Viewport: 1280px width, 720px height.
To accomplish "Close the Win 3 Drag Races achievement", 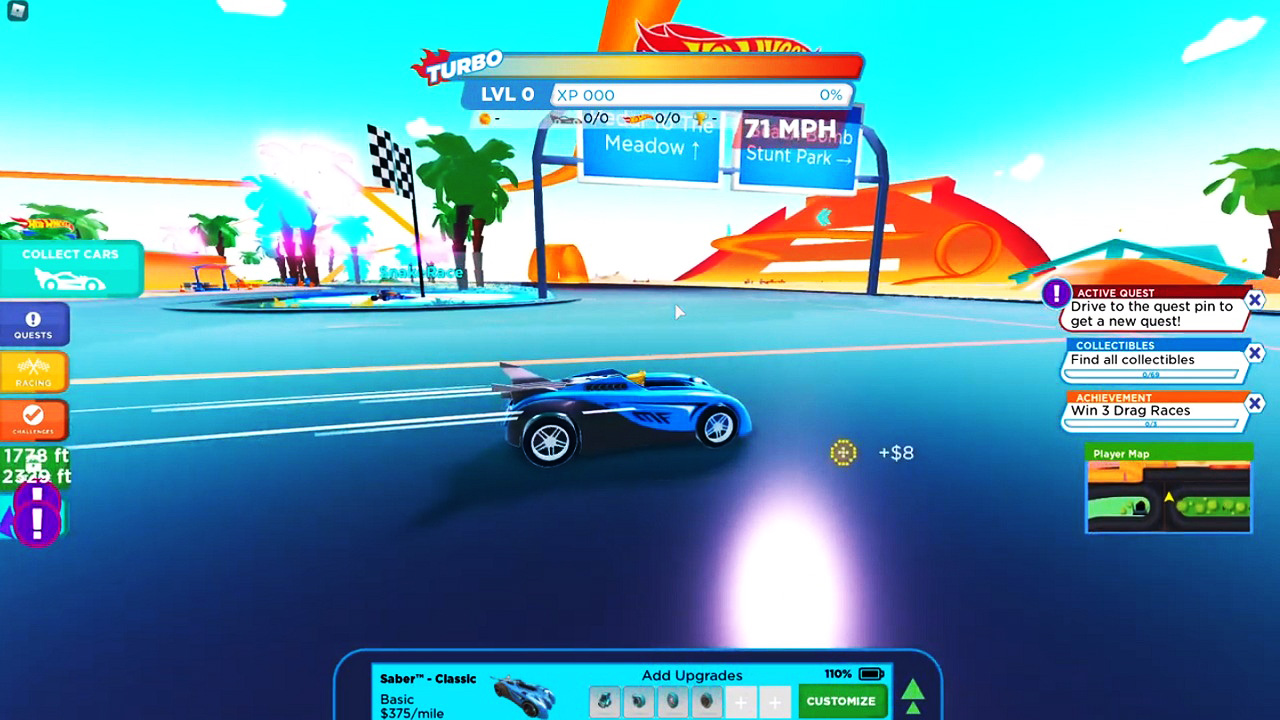I will pyautogui.click(x=1254, y=403).
